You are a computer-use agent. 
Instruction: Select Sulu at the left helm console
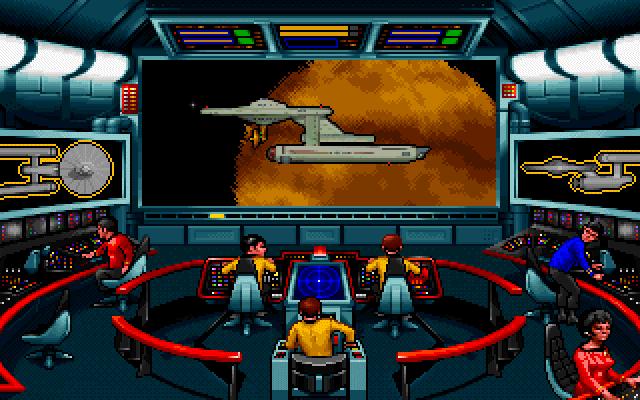(x=251, y=265)
